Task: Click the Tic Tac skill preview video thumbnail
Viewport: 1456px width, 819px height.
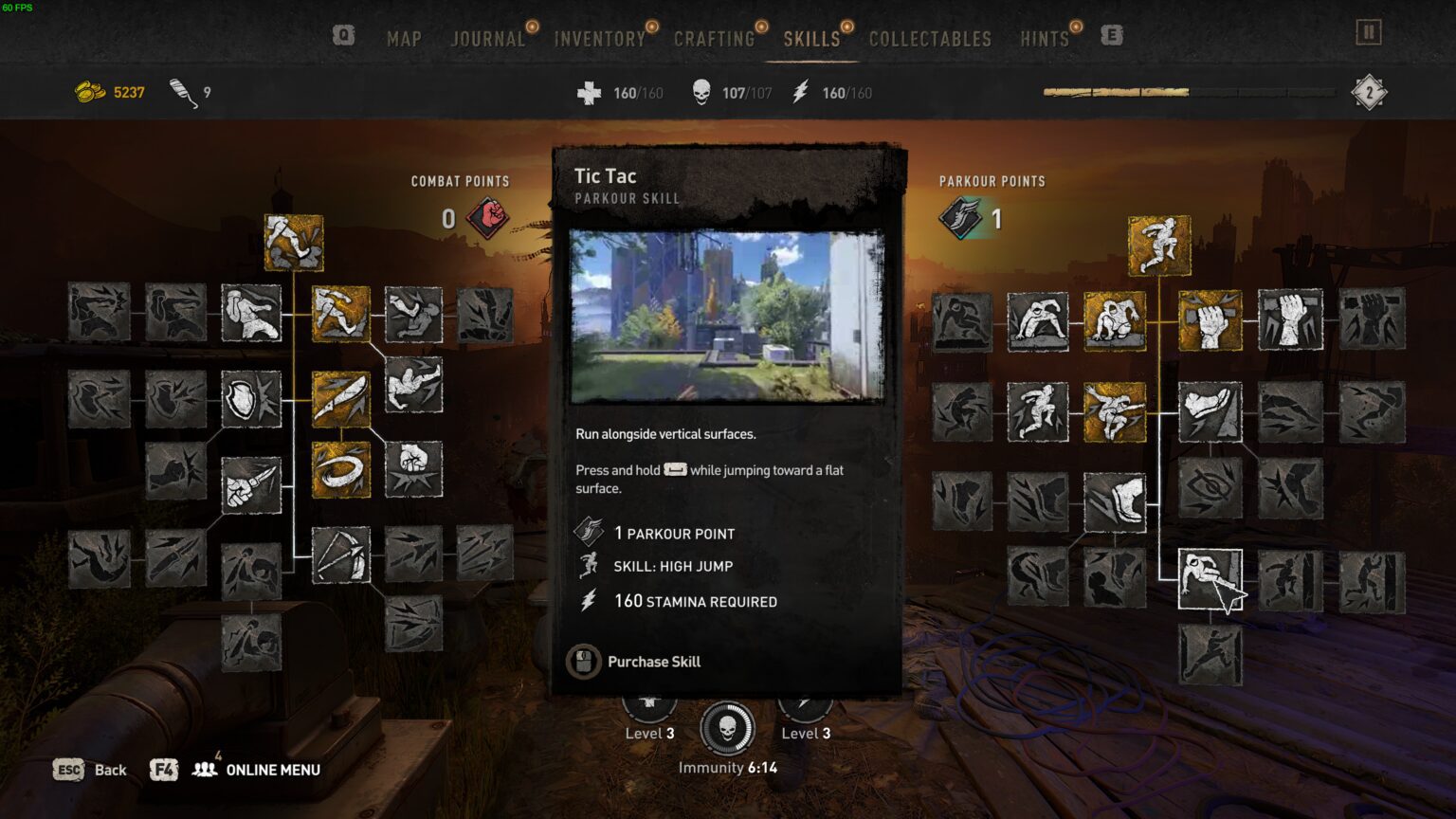Action: coord(728,315)
